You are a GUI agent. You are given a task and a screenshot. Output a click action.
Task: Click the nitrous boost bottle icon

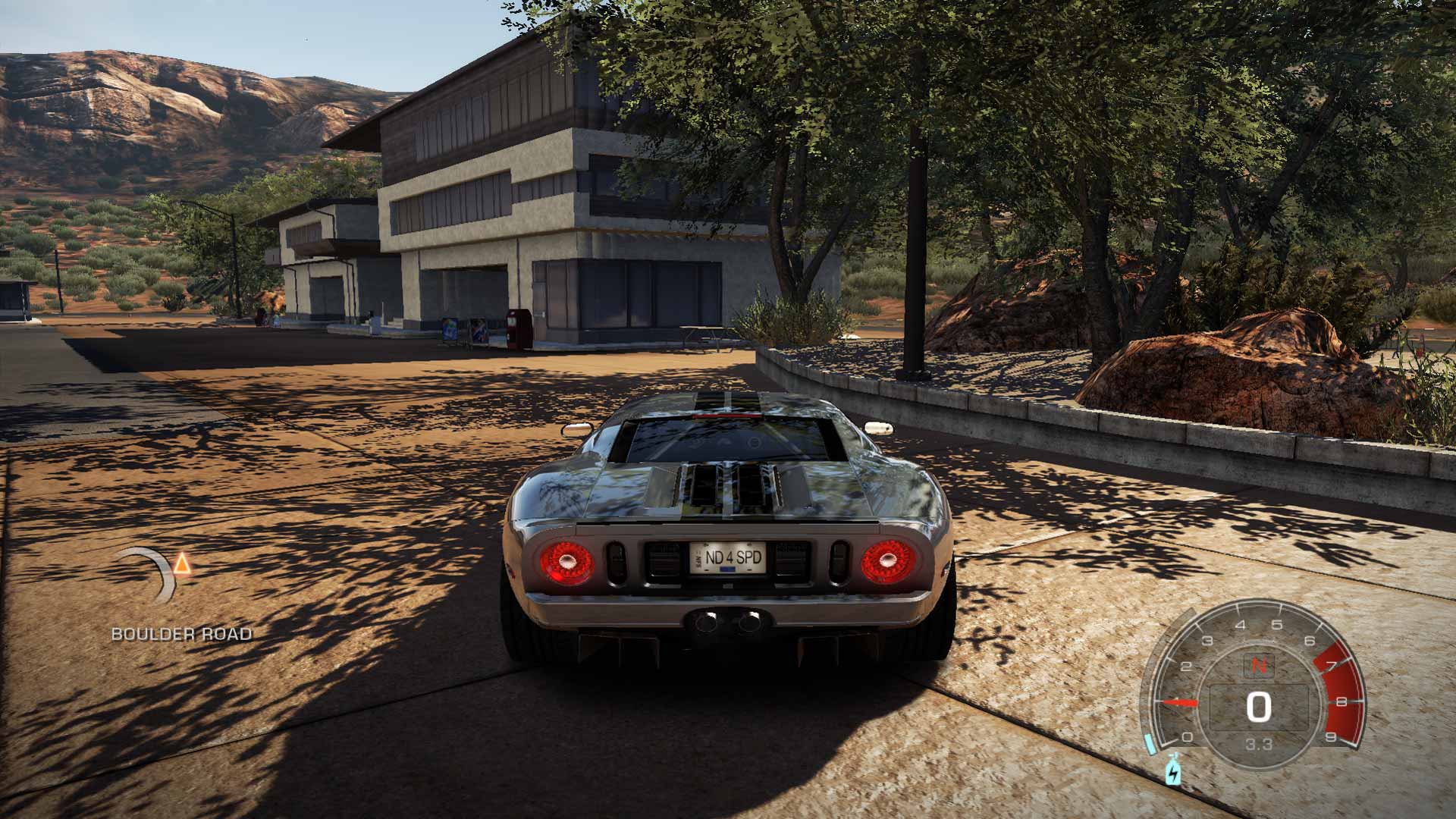point(1173,768)
